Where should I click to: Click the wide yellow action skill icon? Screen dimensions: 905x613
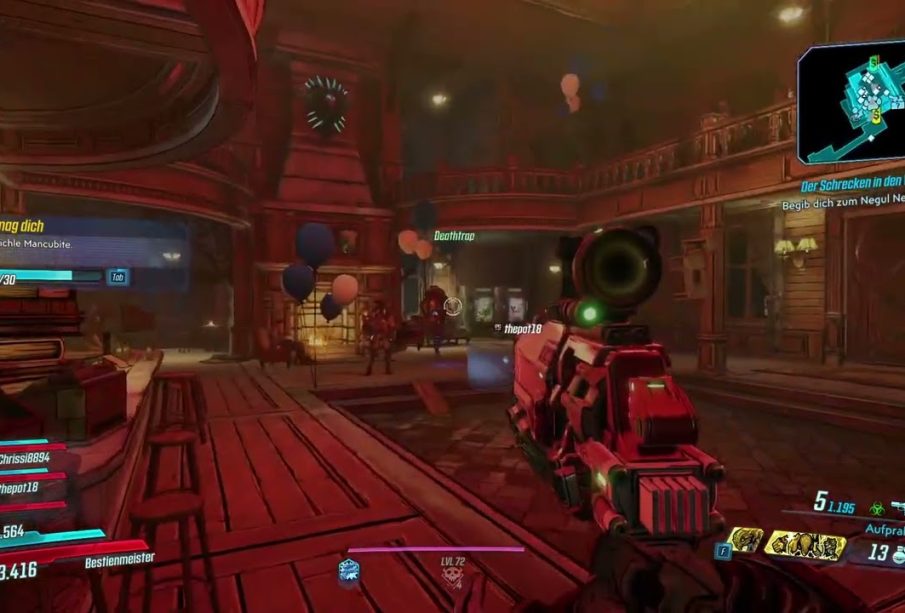pos(804,545)
